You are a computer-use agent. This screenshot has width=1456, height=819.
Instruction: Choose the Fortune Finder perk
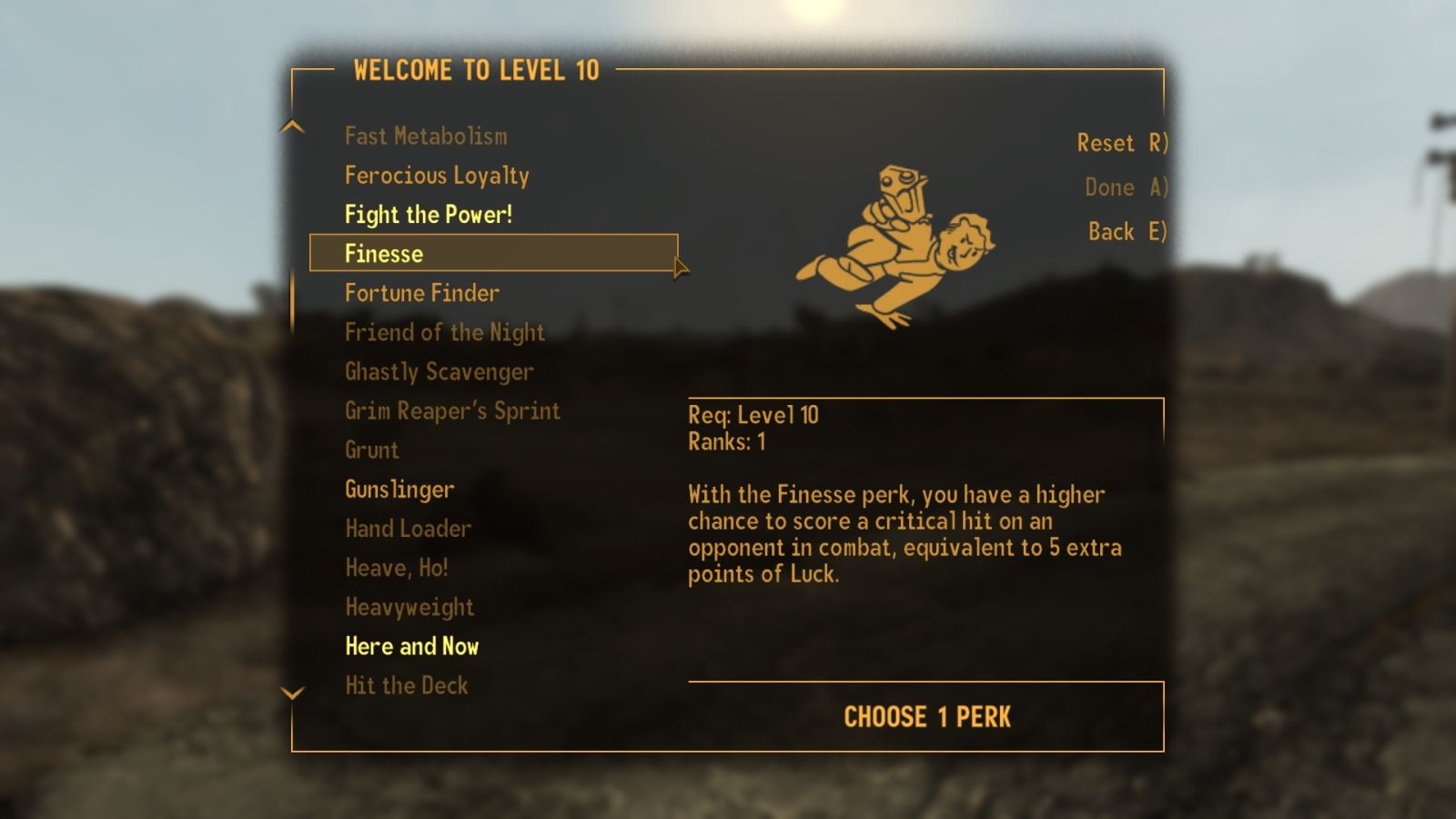click(x=421, y=293)
